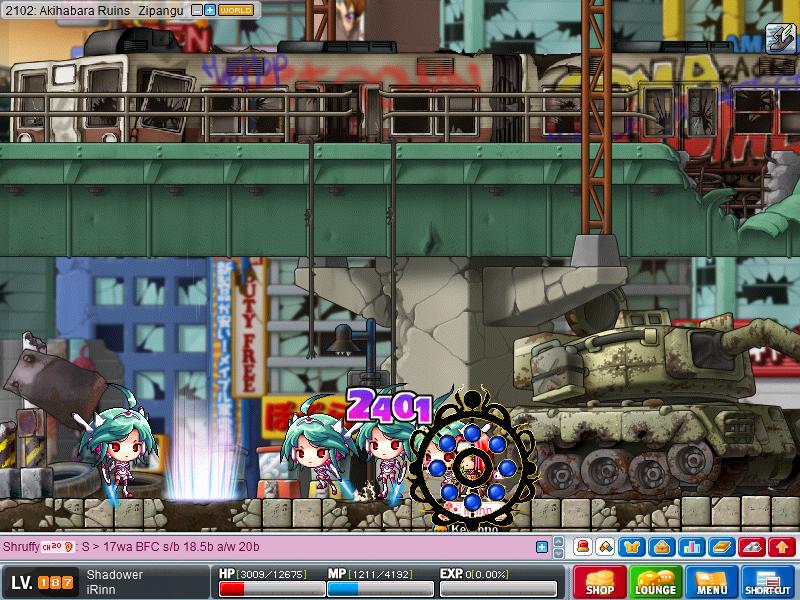Open the yellow book skills icon
This screenshot has height=600, width=800.
click(721, 547)
